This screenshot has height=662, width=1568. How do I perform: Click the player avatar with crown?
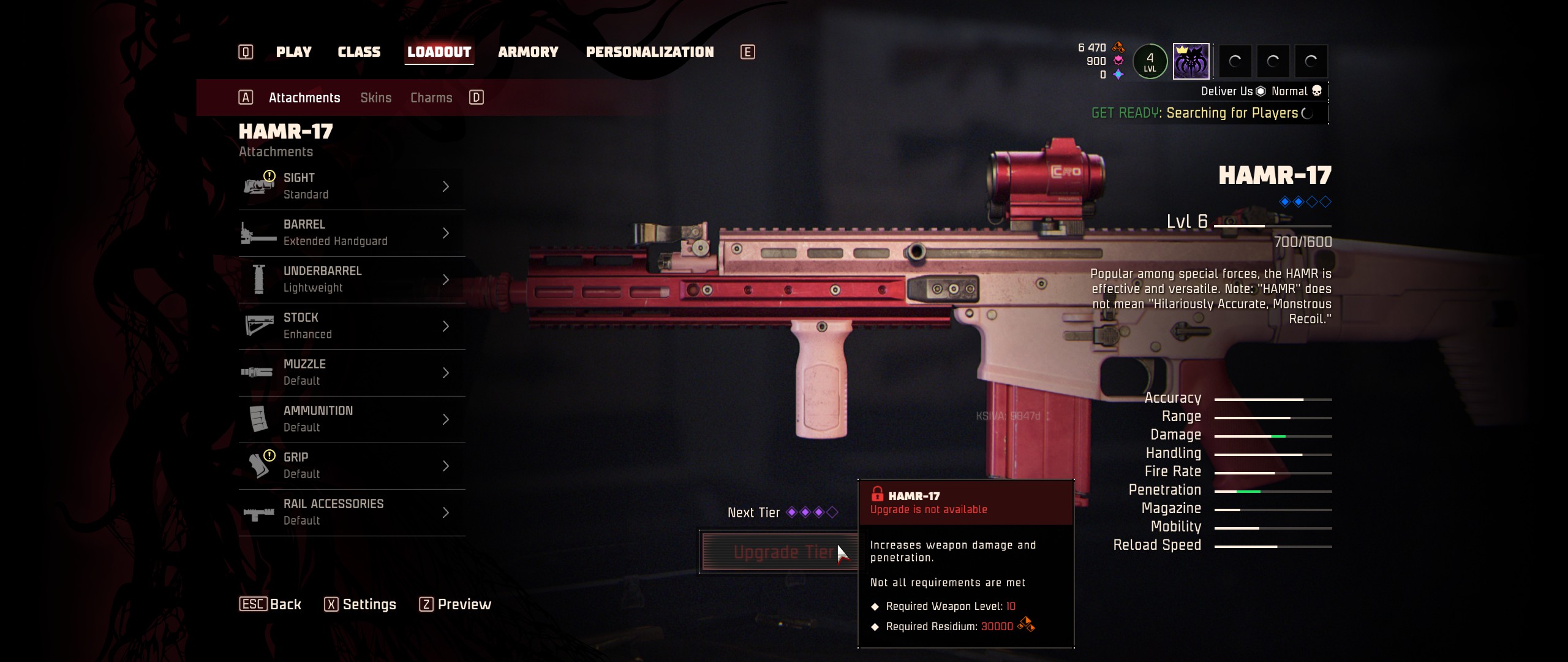pos(1191,61)
